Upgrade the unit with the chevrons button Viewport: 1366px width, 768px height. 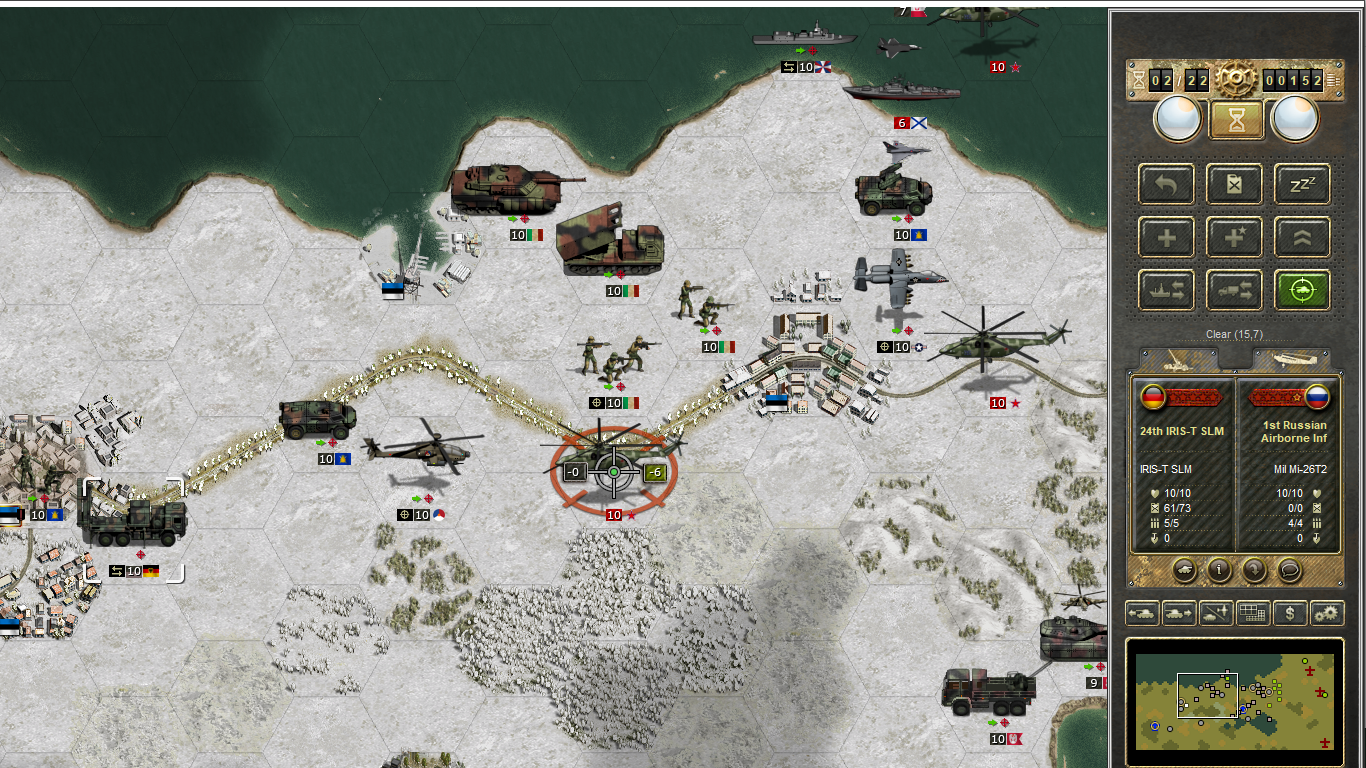(1302, 237)
